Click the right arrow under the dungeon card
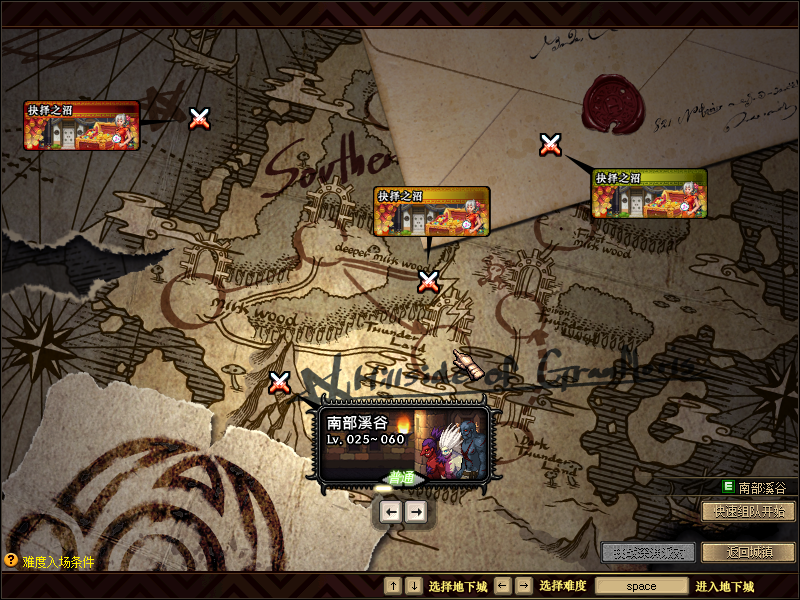Image resolution: width=800 pixels, height=600 pixels. coord(416,512)
